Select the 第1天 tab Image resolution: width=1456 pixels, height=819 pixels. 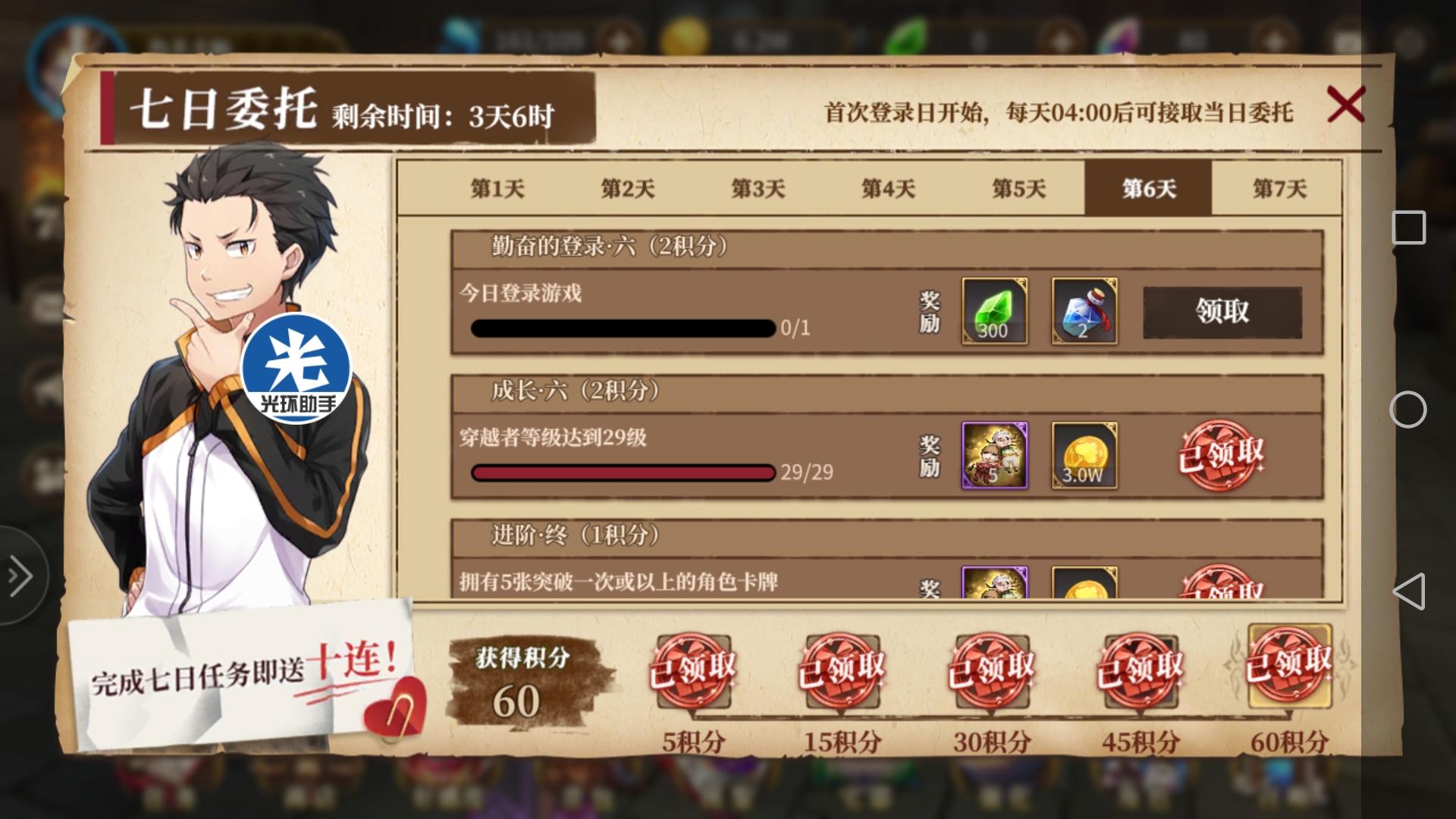tap(497, 190)
